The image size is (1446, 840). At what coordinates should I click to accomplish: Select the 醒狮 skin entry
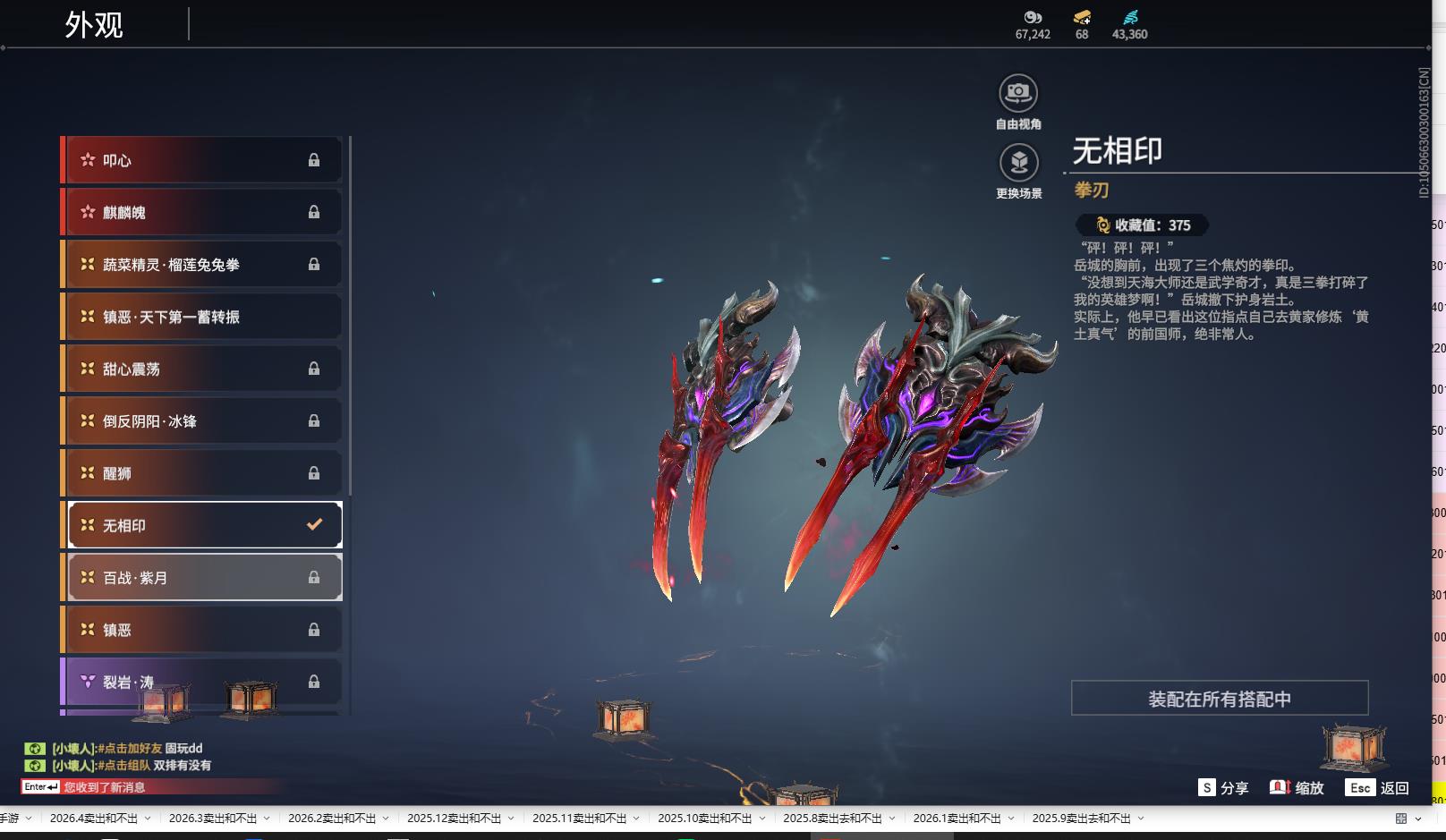point(202,473)
